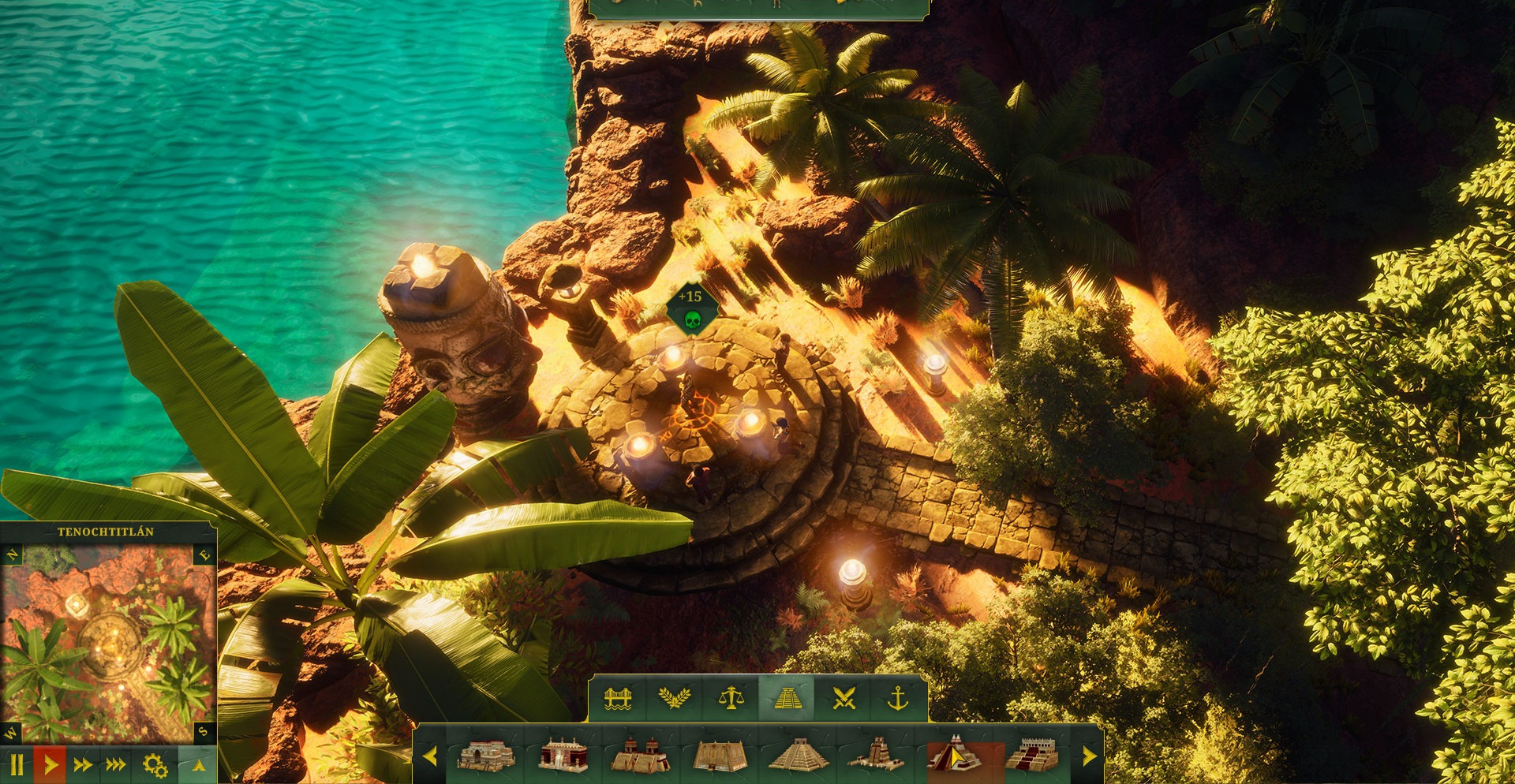Collapse the minimap panel with the up arrow
This screenshot has height=784, width=1515.
[x=199, y=764]
